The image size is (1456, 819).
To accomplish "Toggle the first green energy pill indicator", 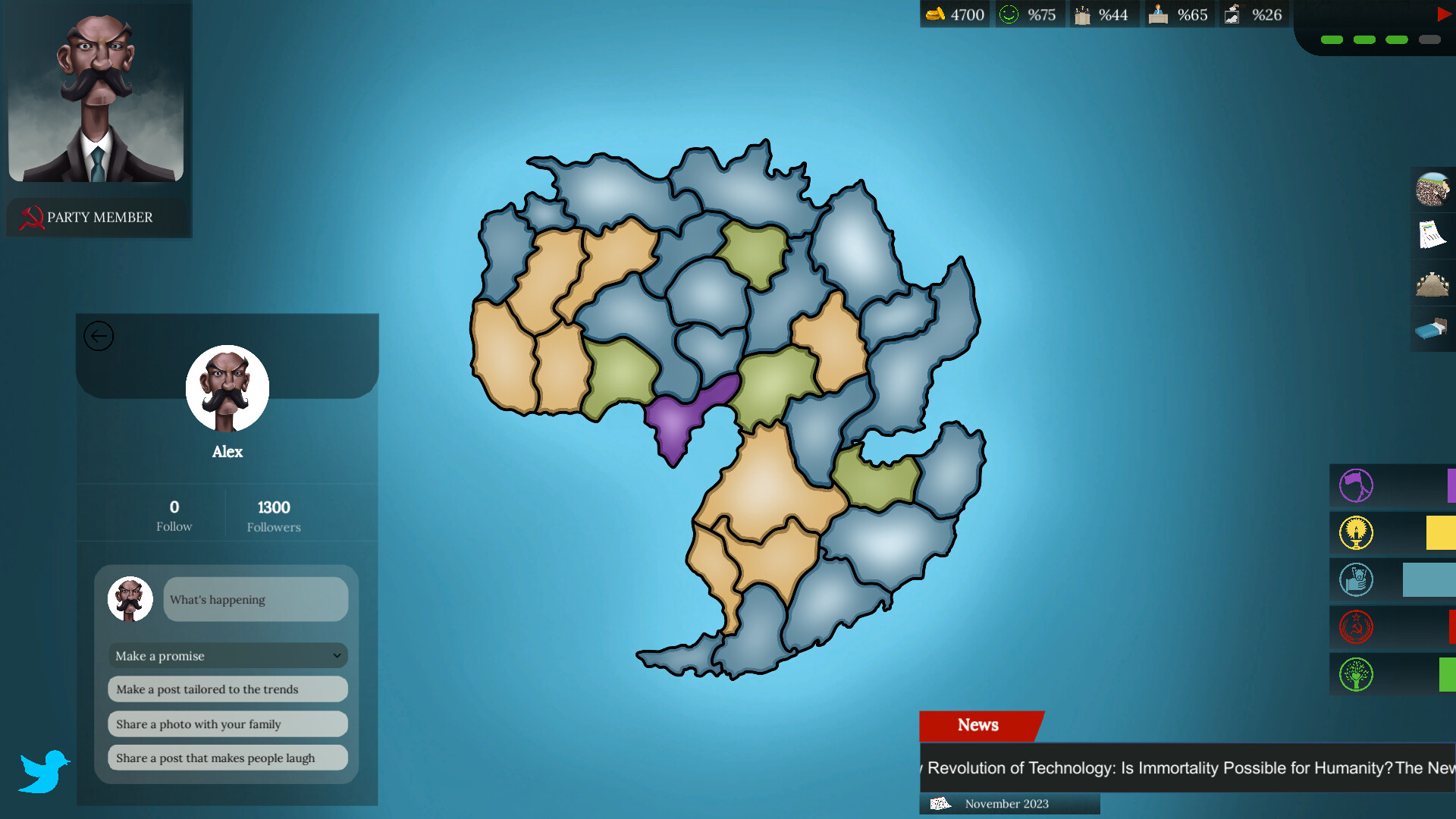I will pyautogui.click(x=1331, y=39).
